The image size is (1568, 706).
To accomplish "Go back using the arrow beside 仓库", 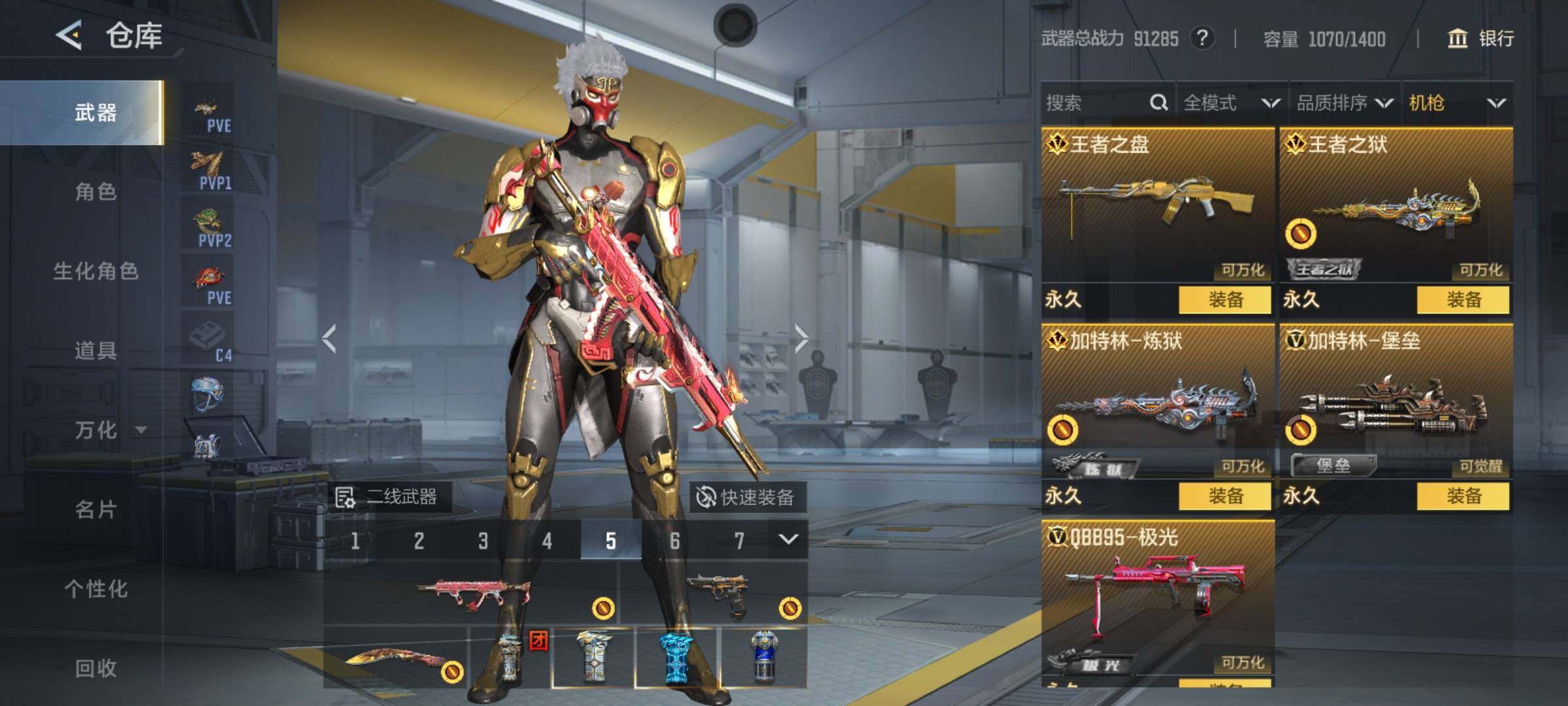I will (x=69, y=35).
